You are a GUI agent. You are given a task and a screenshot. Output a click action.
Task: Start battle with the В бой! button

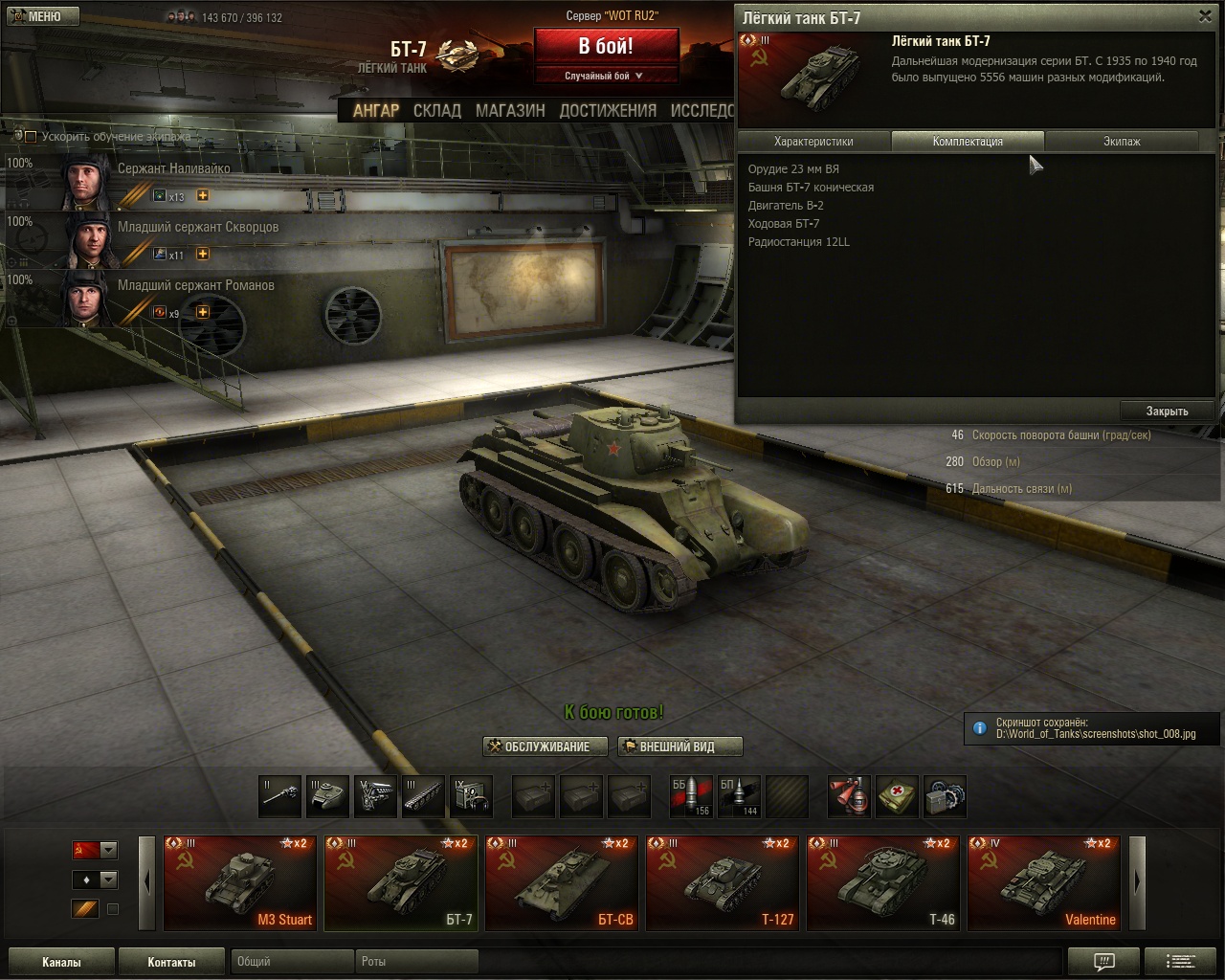[605, 46]
